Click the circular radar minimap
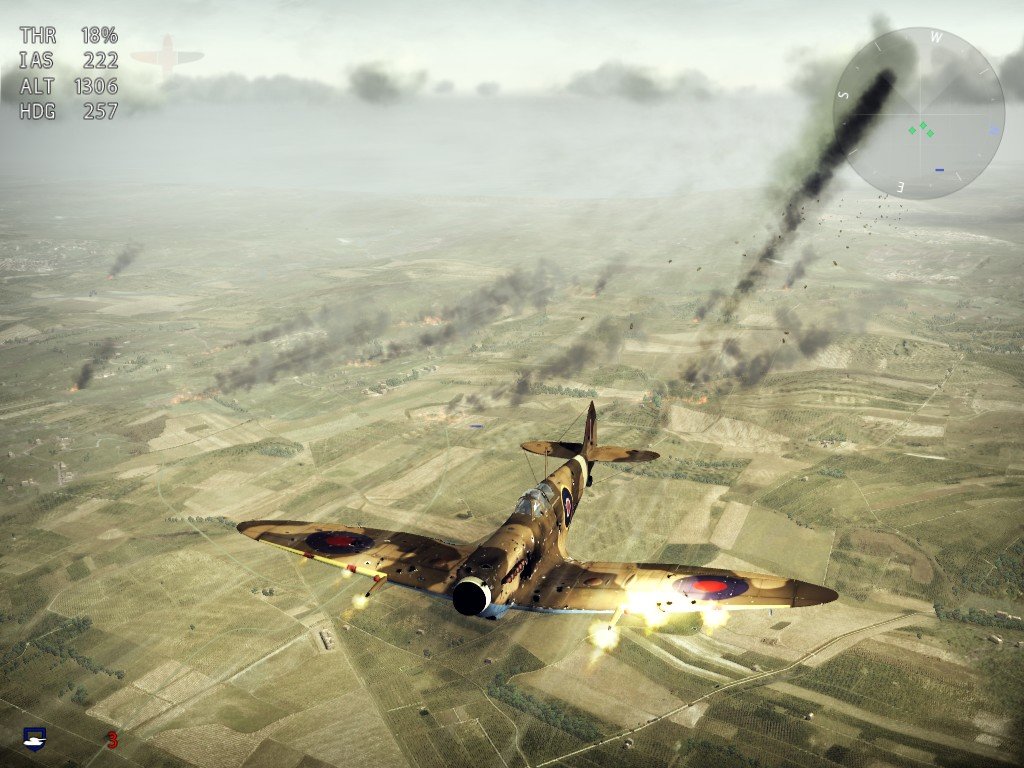1024x768 pixels. (x=918, y=113)
